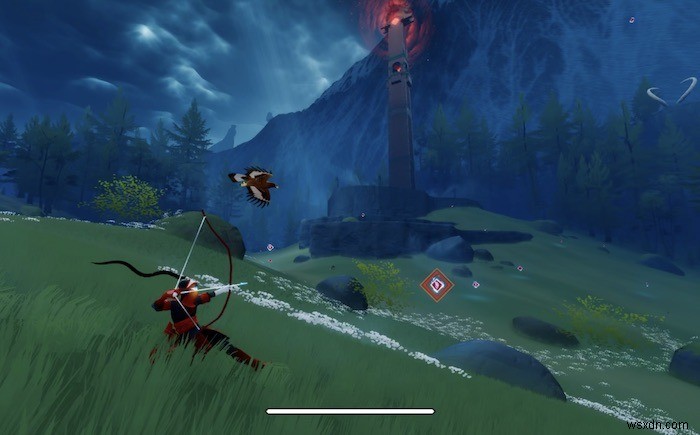Tap the red diamond target lock-on marker
This screenshot has width=700, height=435.
pyautogui.click(x=436, y=286)
